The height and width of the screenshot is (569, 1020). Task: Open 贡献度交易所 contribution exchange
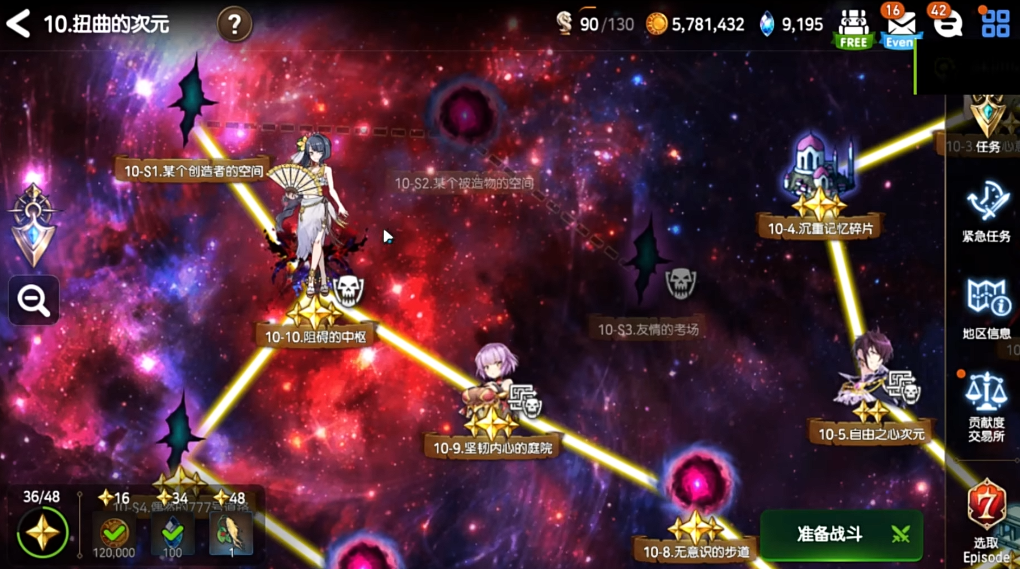click(x=986, y=405)
